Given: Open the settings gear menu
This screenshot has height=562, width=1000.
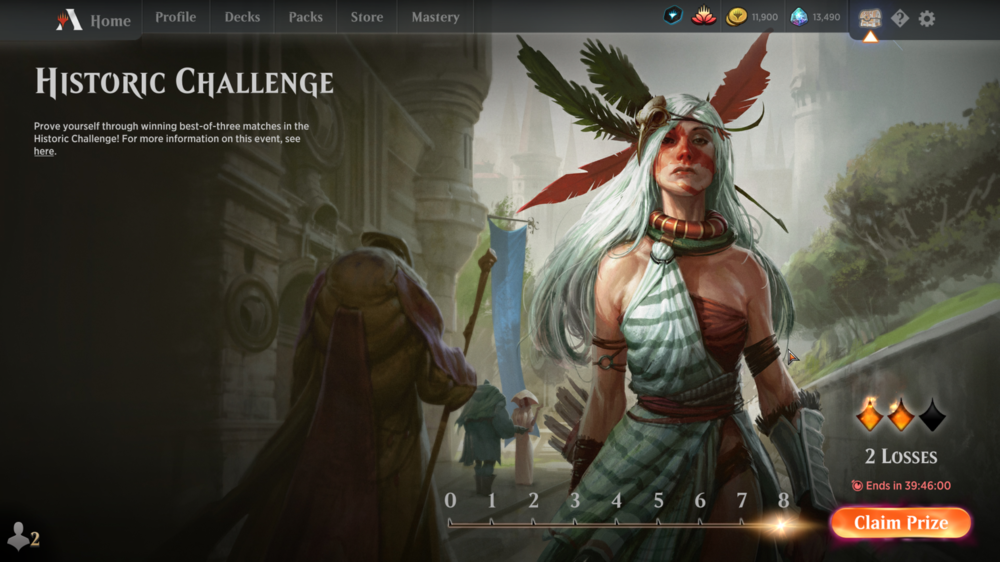Looking at the screenshot, I should coord(927,18).
